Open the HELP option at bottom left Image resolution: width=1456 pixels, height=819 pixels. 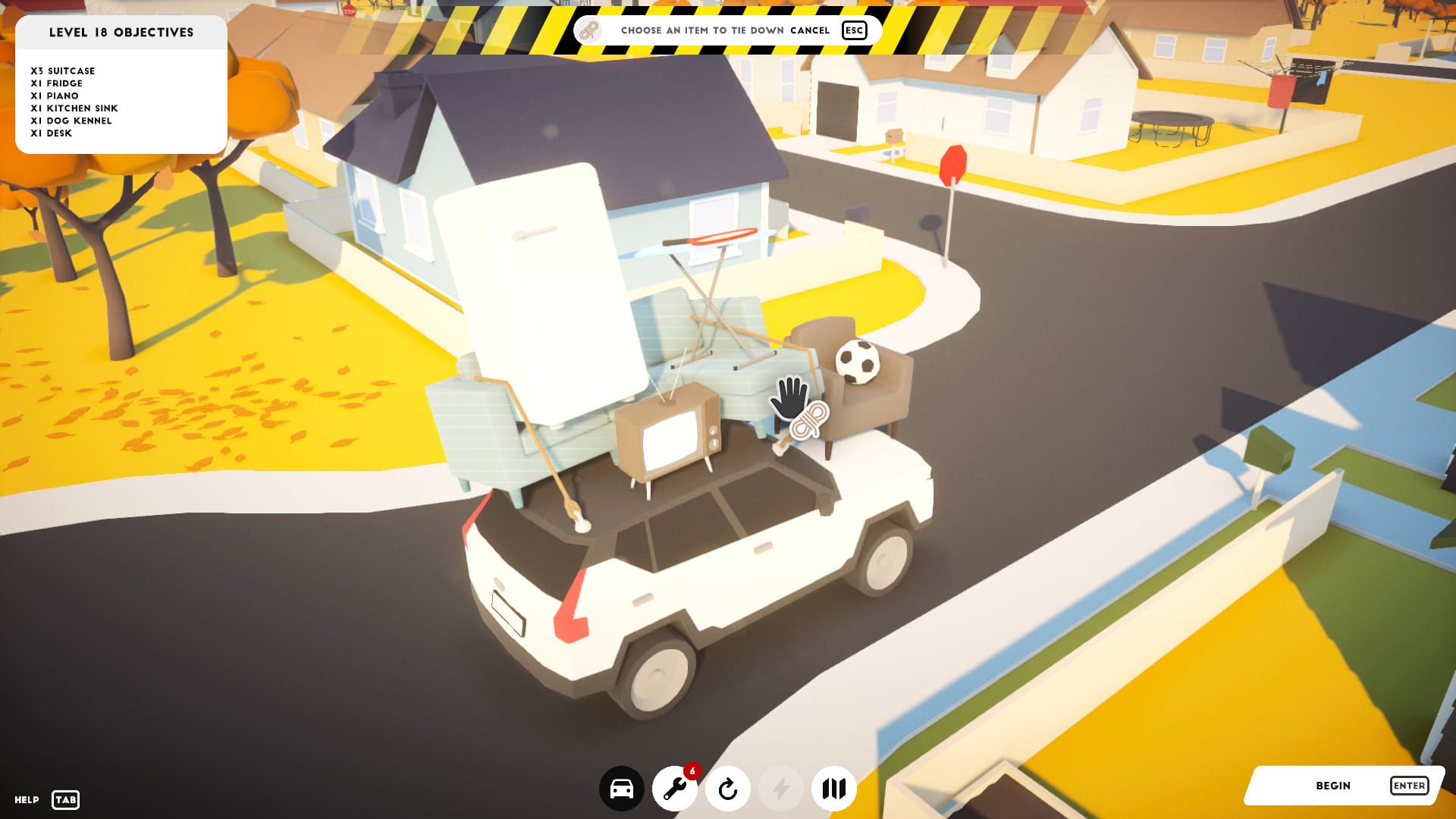pos(25,798)
